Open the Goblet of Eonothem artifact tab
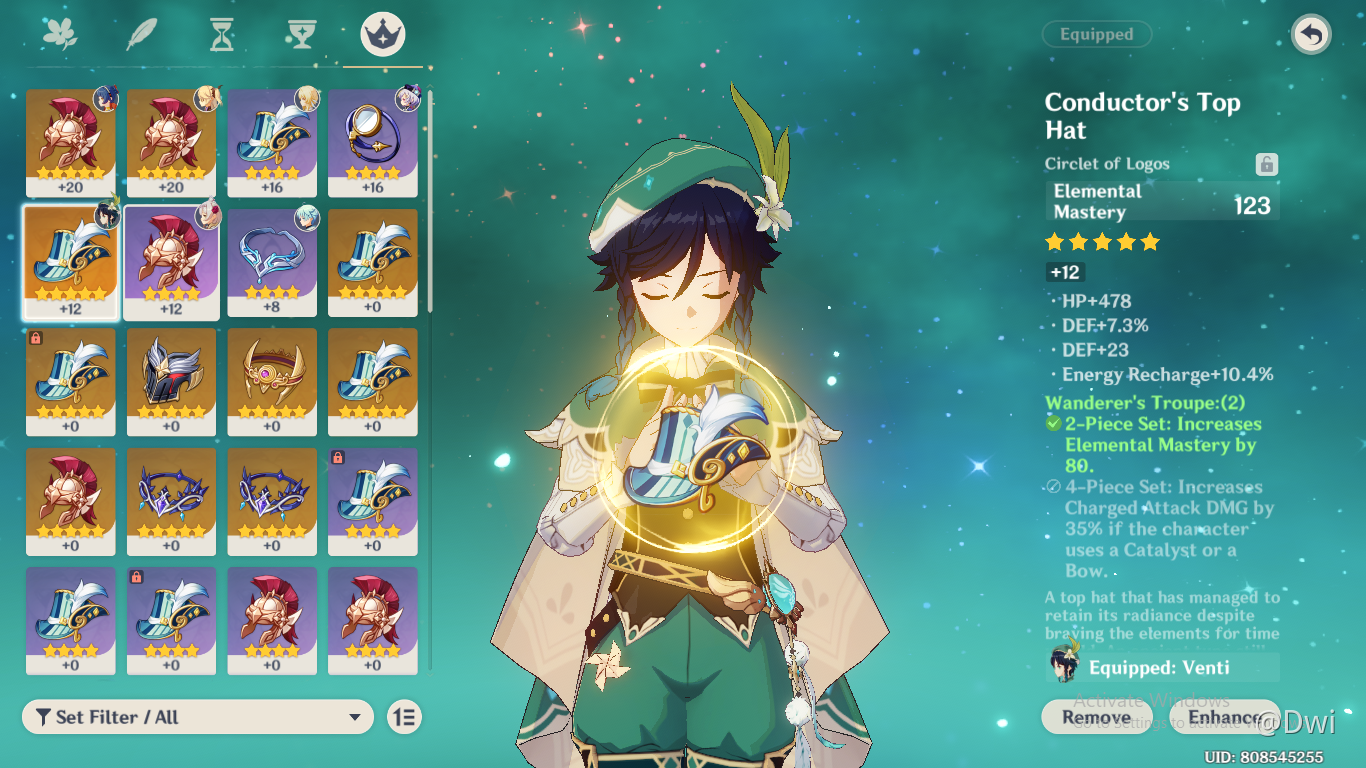1366x768 pixels. coord(301,33)
